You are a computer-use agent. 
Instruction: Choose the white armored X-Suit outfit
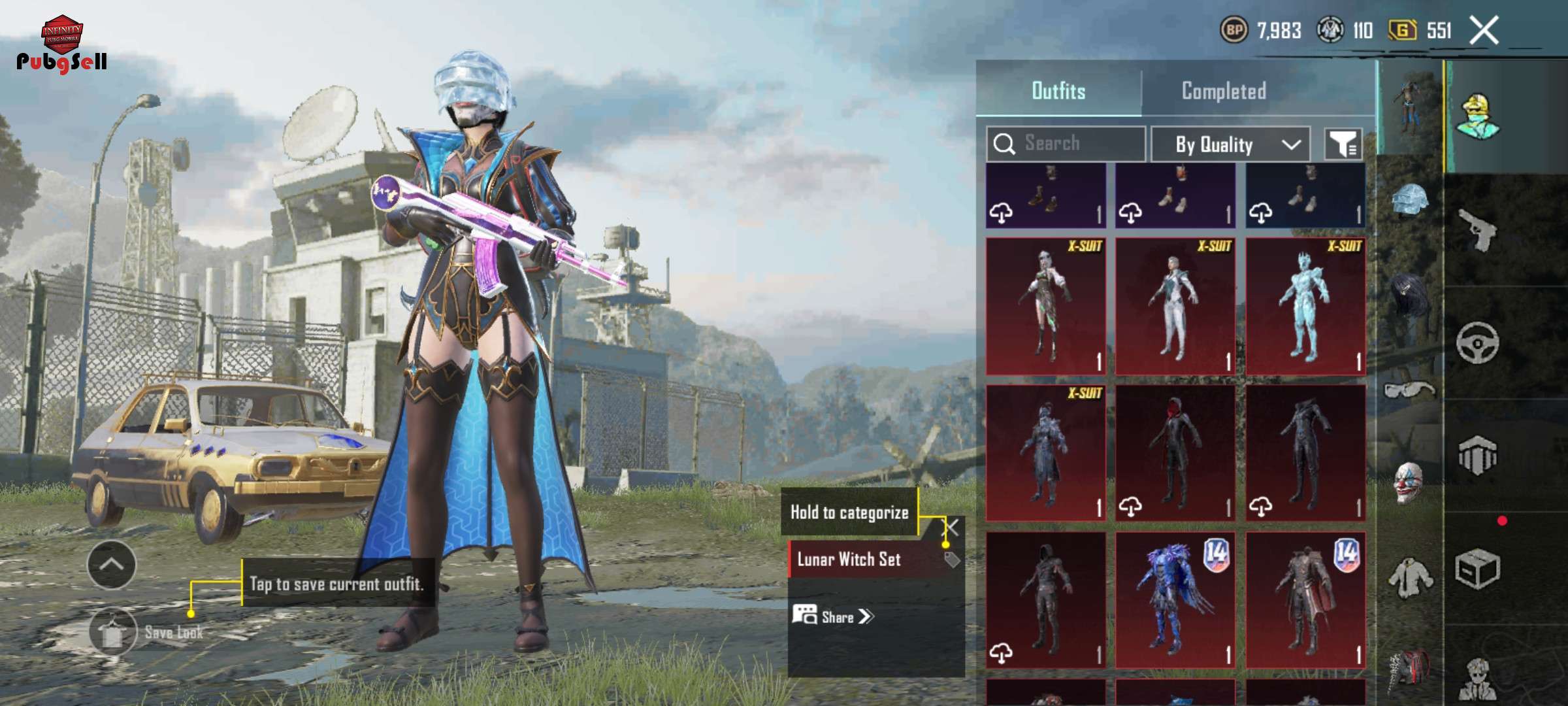[x=1175, y=307]
